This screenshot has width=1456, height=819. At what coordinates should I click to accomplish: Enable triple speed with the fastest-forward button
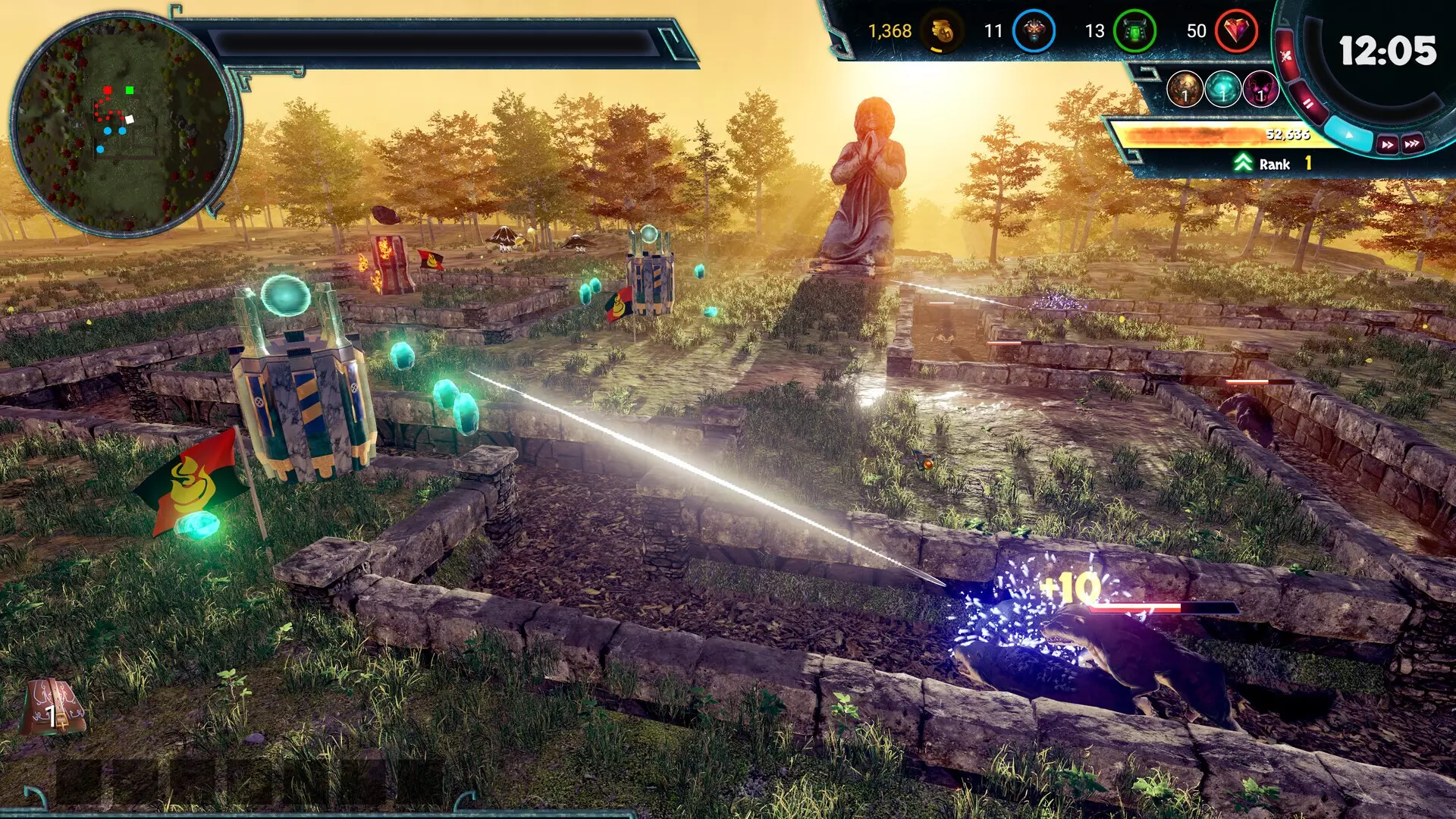tap(1412, 143)
